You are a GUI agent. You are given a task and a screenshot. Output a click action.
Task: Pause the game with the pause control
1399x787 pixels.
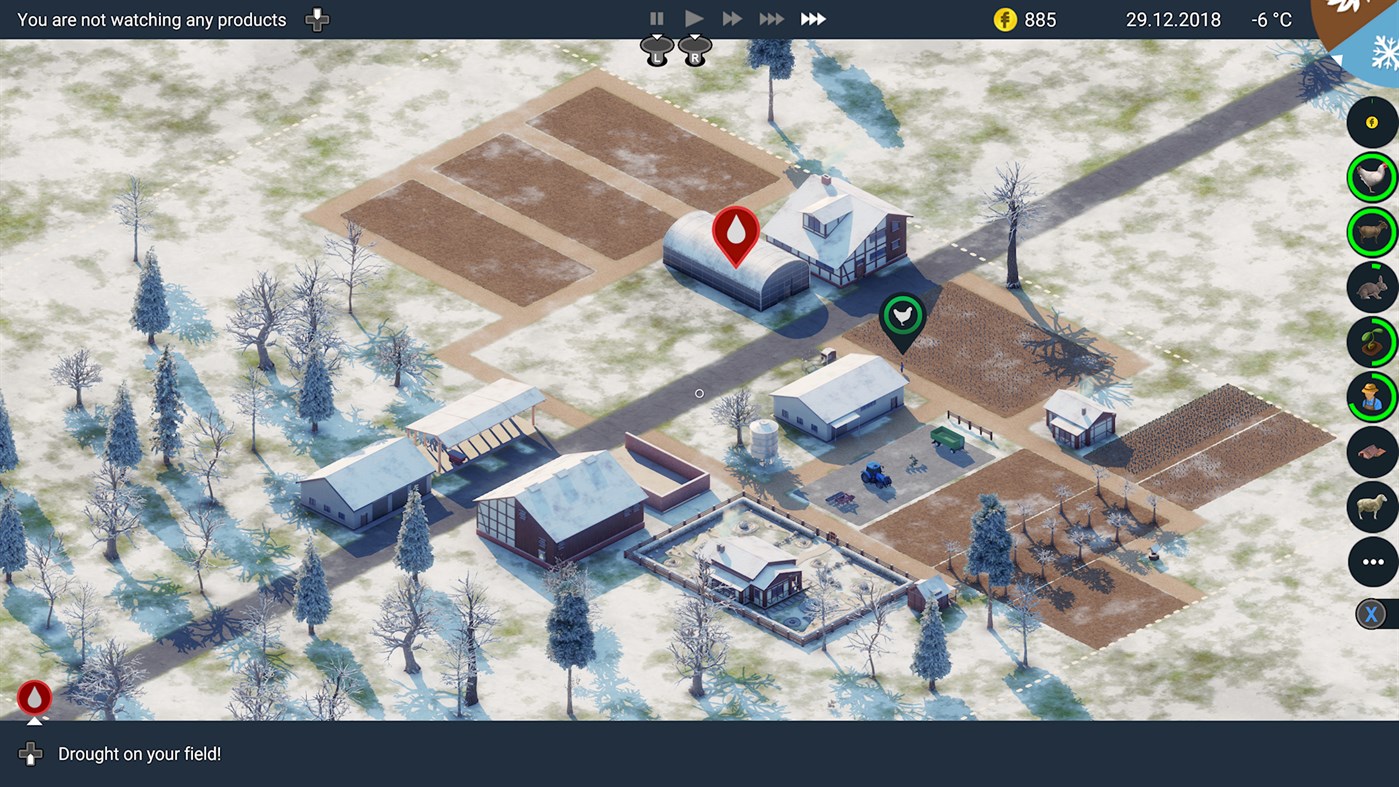(657, 17)
